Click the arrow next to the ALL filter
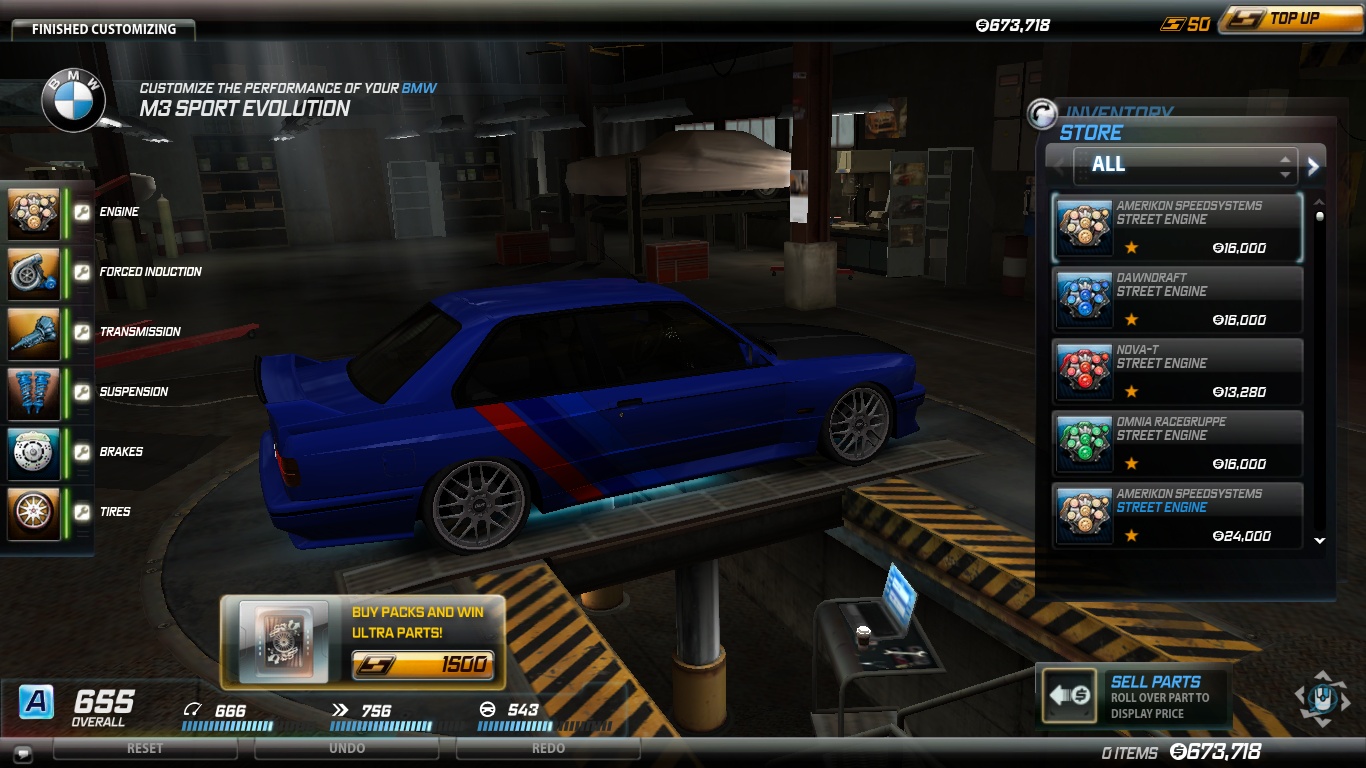 tap(1314, 166)
